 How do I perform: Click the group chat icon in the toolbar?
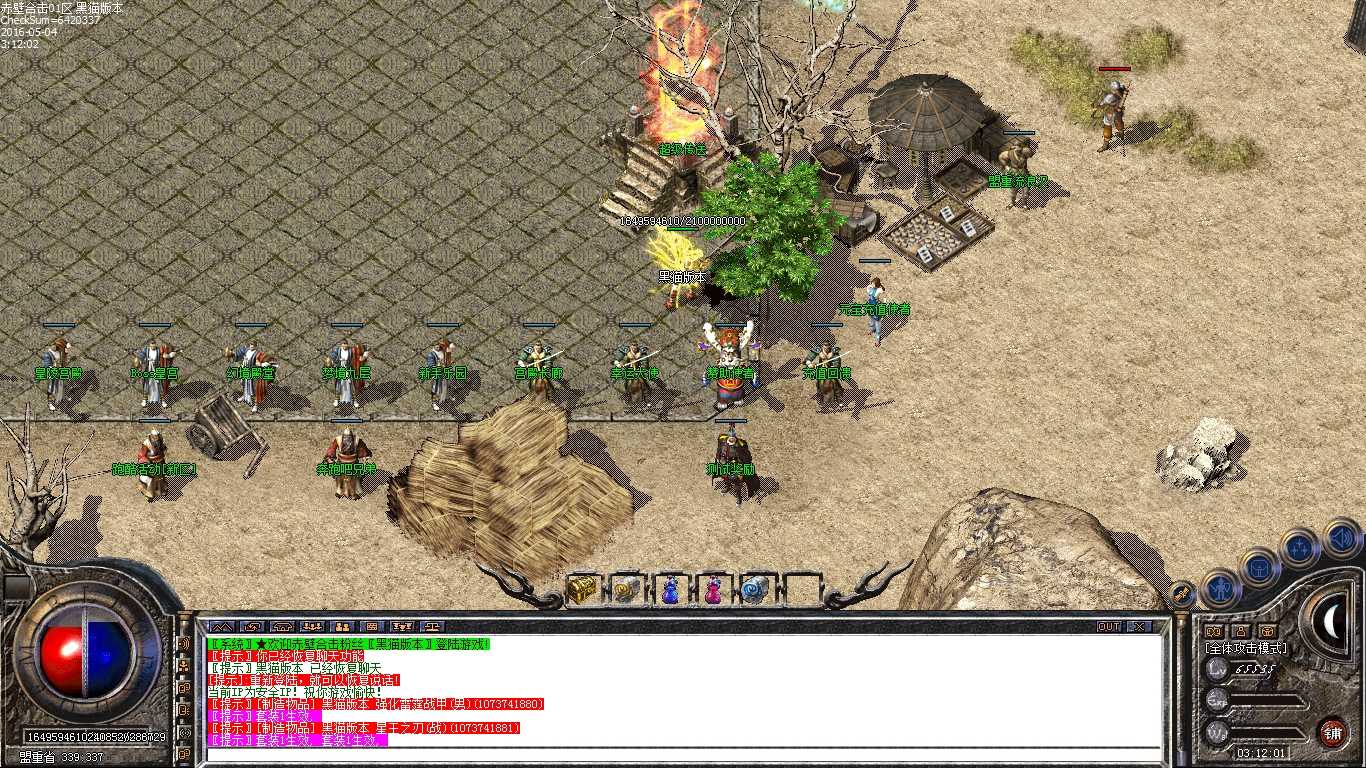310,628
